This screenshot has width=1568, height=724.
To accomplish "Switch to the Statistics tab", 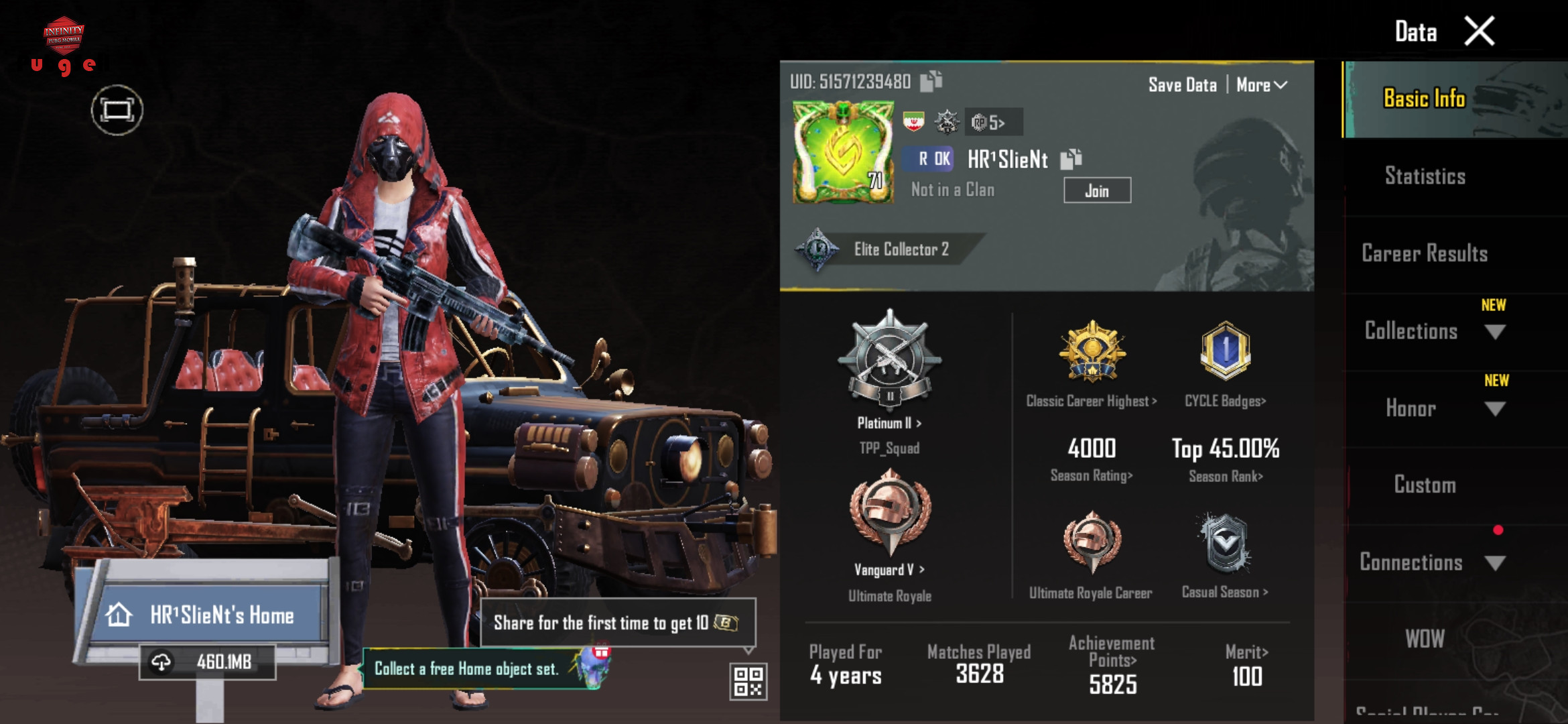I will coord(1425,176).
